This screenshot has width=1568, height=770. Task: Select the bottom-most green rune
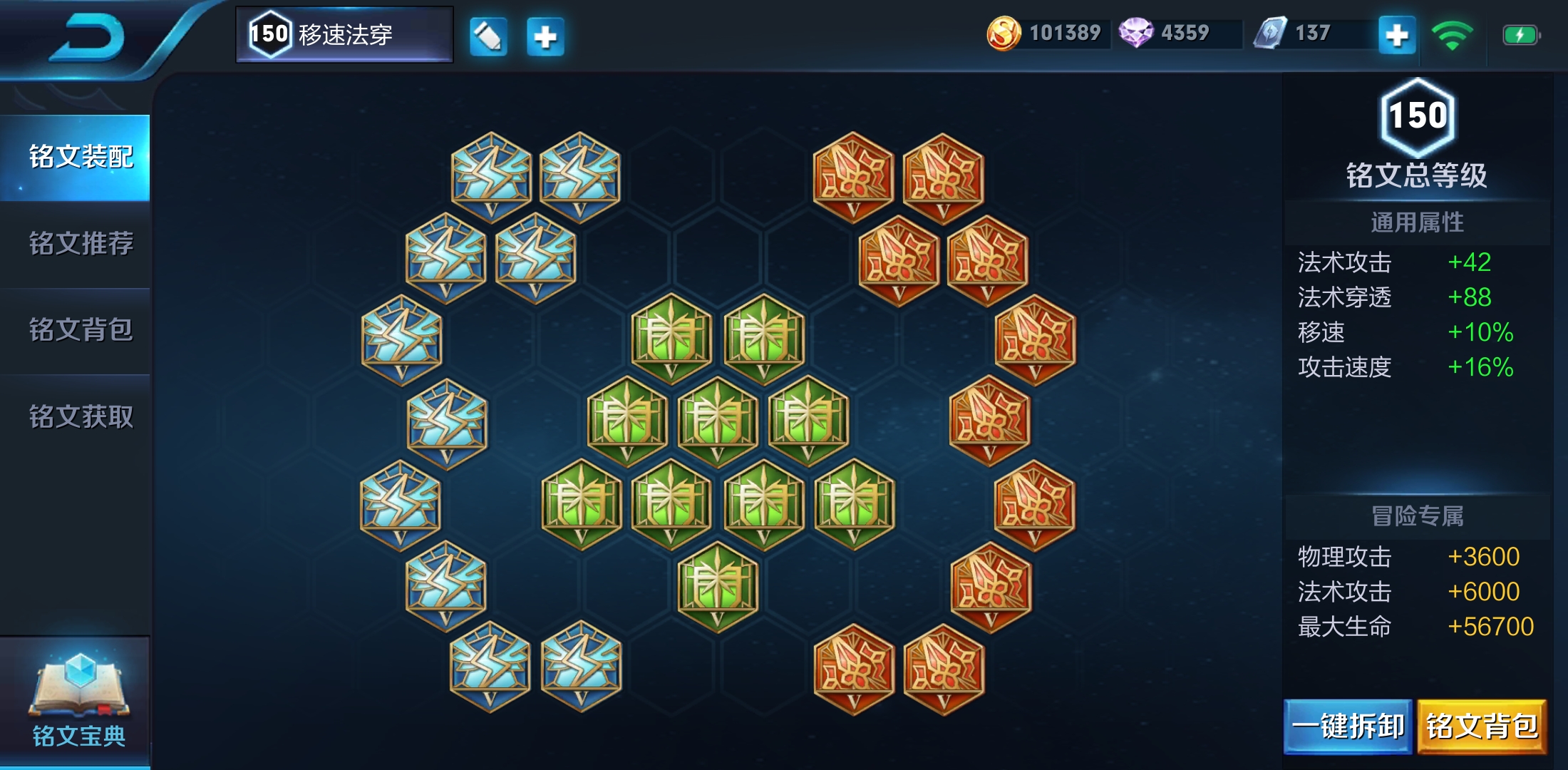pyautogui.click(x=717, y=586)
